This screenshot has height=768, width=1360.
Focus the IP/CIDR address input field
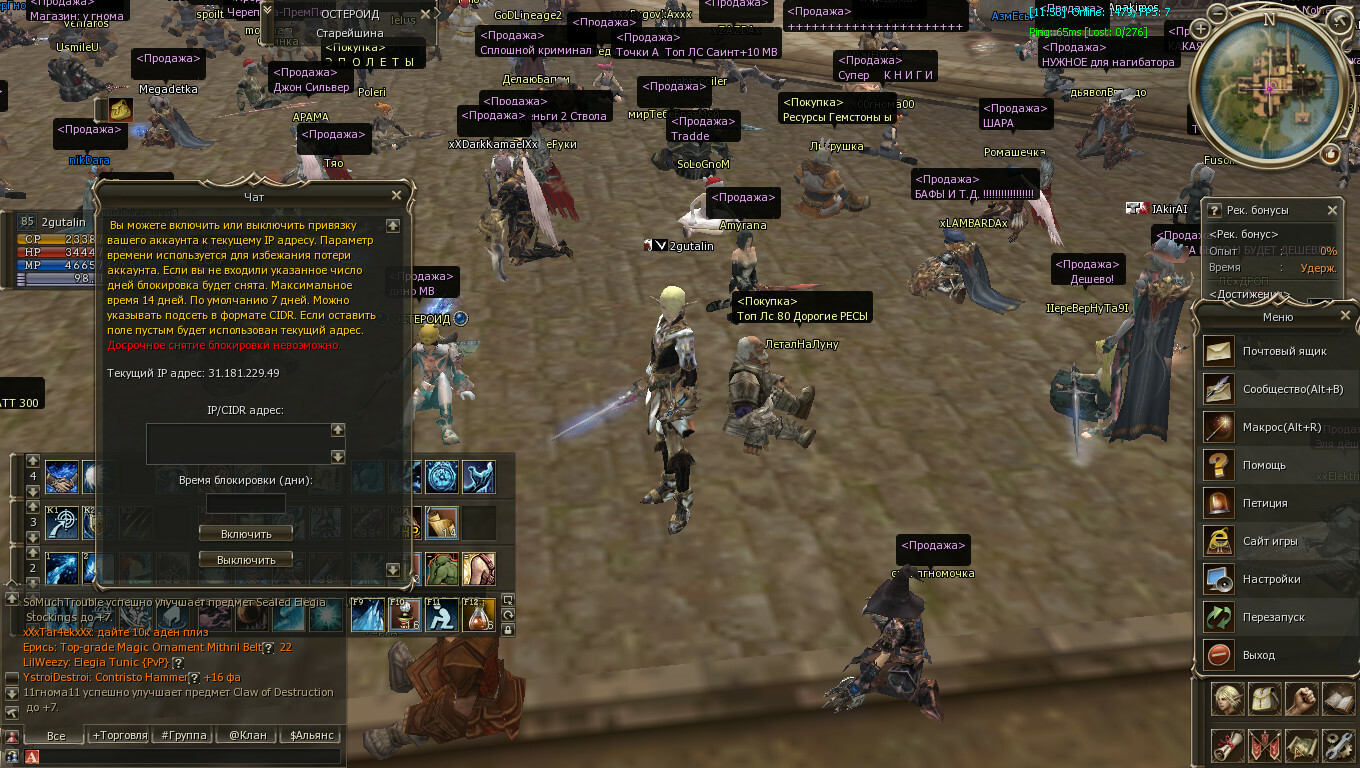pos(238,443)
